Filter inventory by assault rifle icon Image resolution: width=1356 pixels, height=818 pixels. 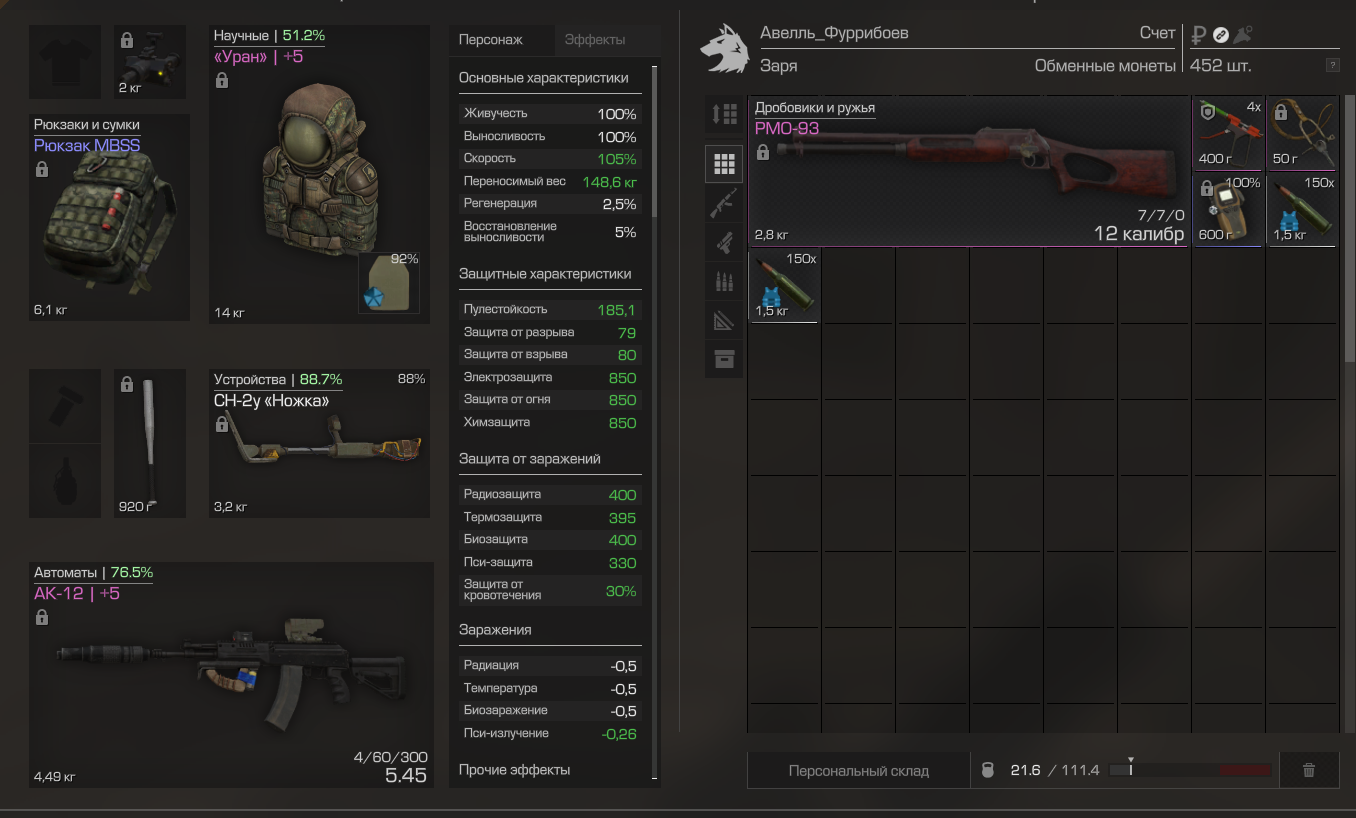724,203
